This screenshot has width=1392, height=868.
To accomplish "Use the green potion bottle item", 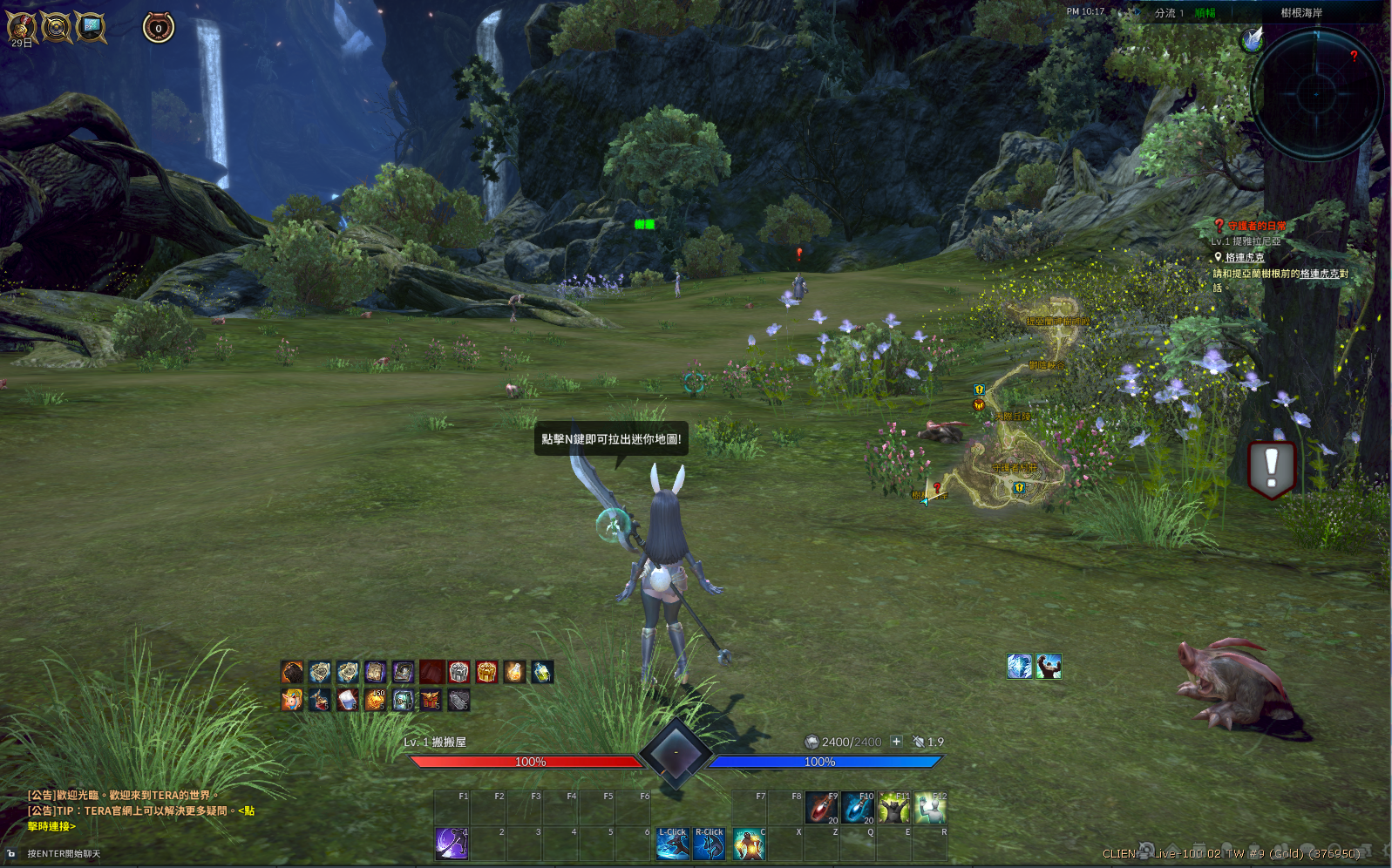I will (x=542, y=672).
